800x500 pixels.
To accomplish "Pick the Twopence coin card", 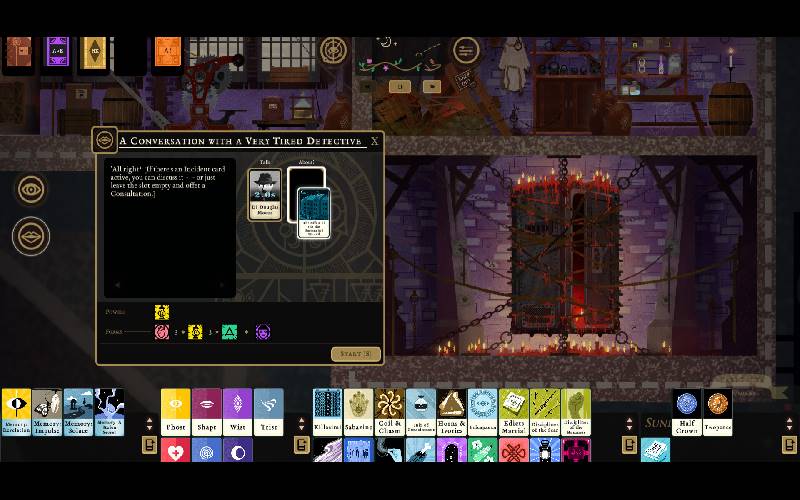I will pos(717,410).
